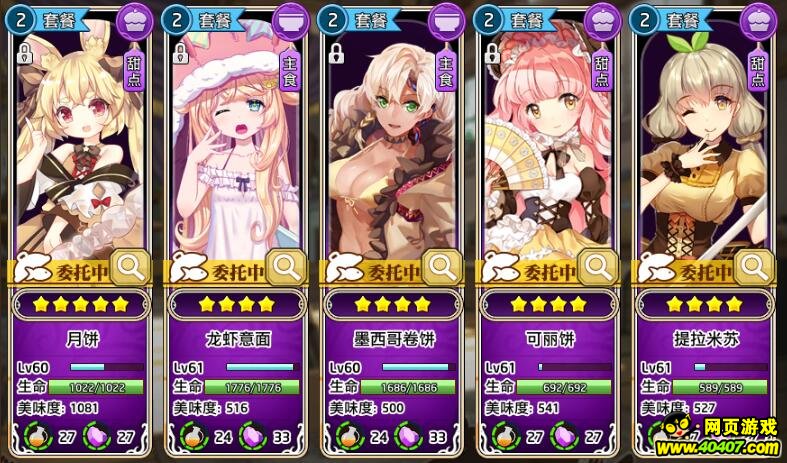The height and width of the screenshot is (463, 787).
Task: Open 龙虾意面 details via magnifier
Action: click(x=287, y=266)
